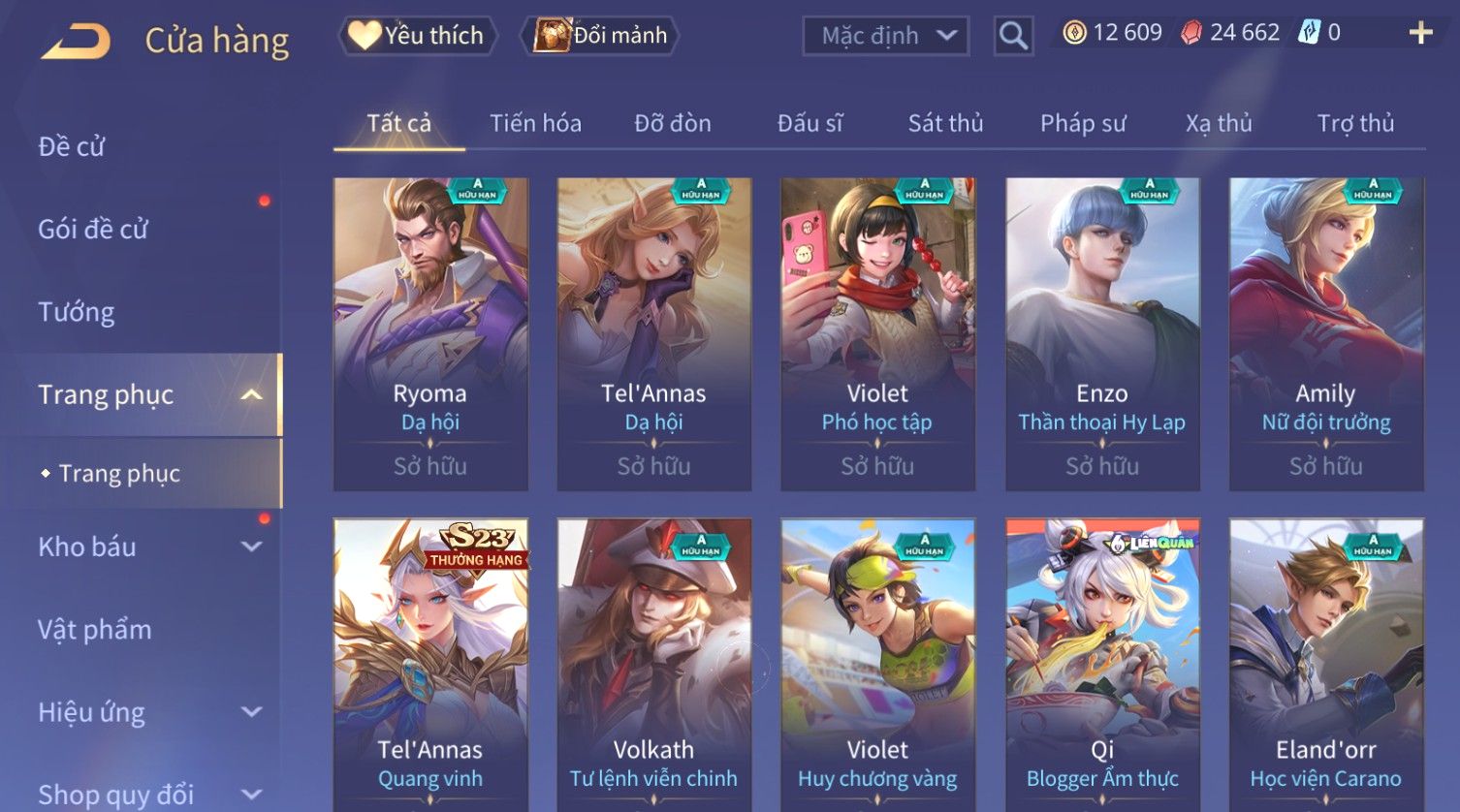1460x812 pixels.
Task: Add currency with the plus button
Action: tap(1420, 34)
